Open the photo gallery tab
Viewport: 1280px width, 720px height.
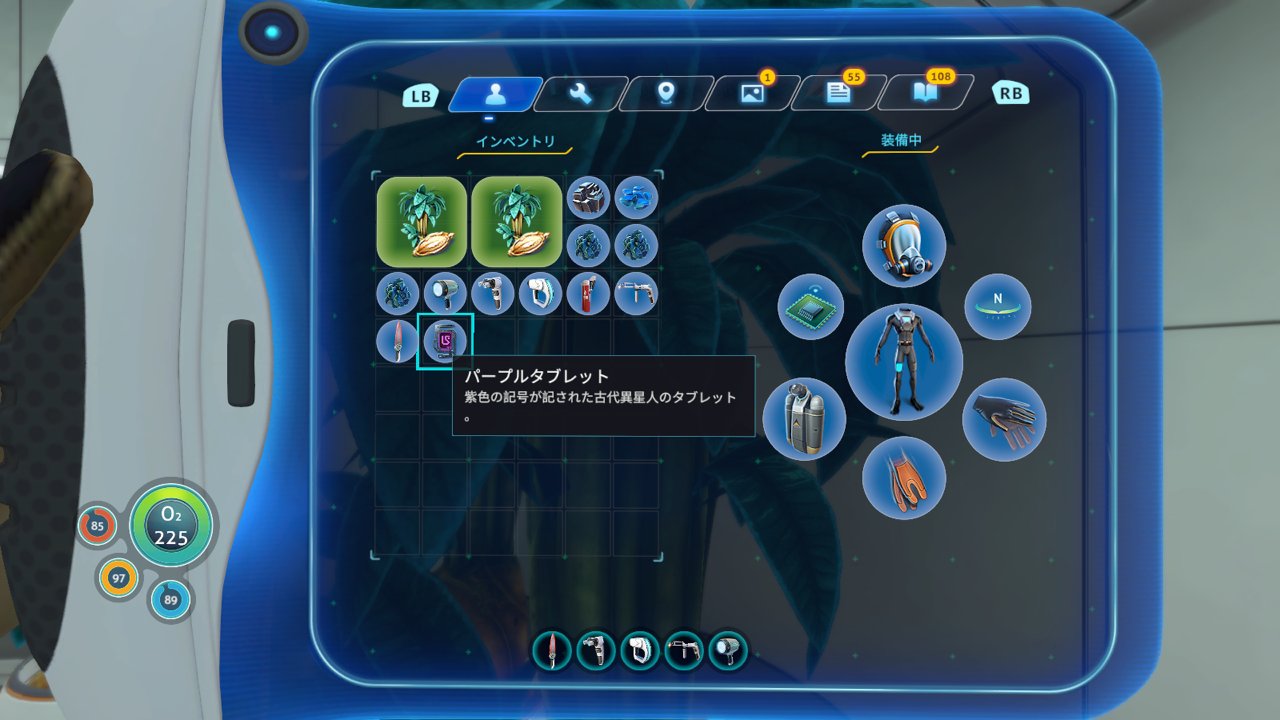tap(752, 94)
